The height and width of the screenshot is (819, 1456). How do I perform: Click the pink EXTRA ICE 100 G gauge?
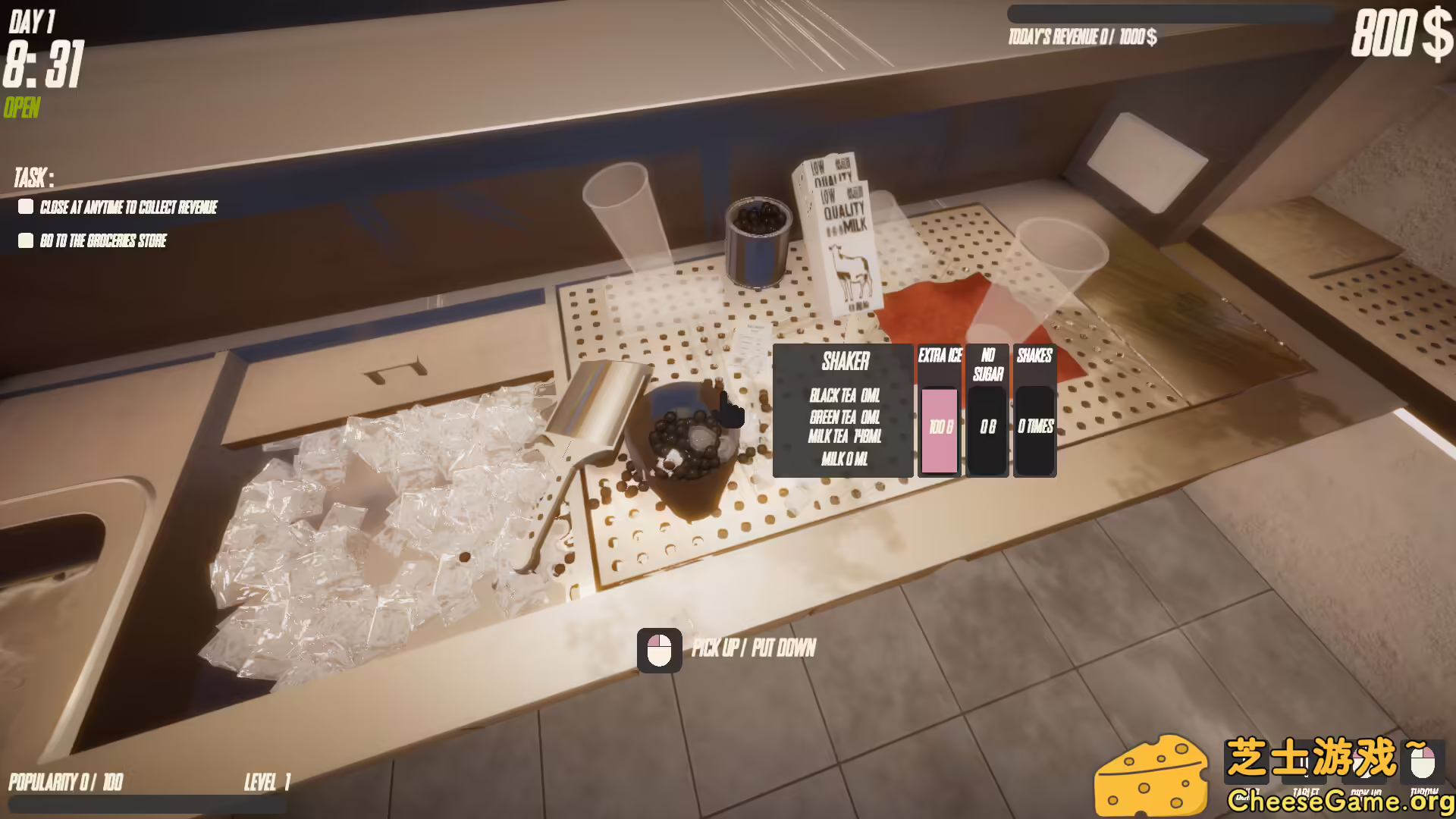[x=940, y=428]
